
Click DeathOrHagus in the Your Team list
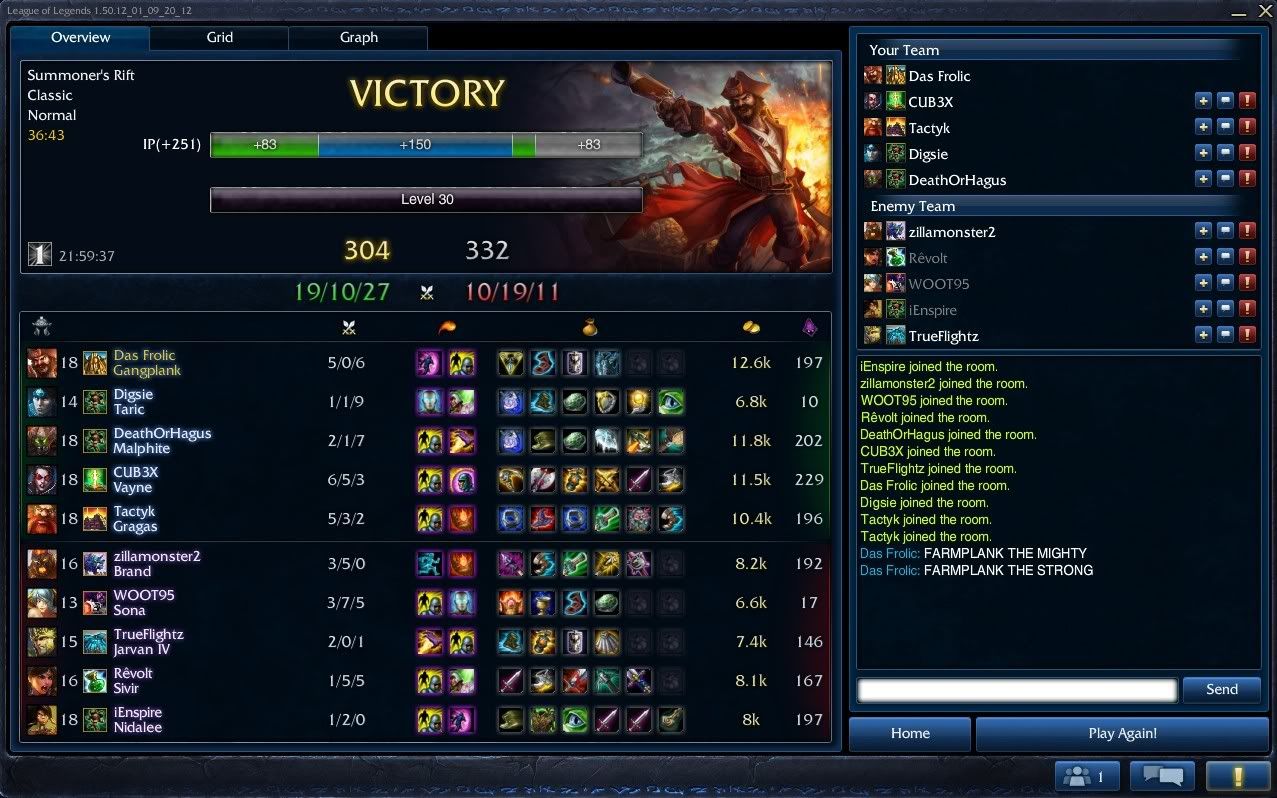[x=957, y=180]
